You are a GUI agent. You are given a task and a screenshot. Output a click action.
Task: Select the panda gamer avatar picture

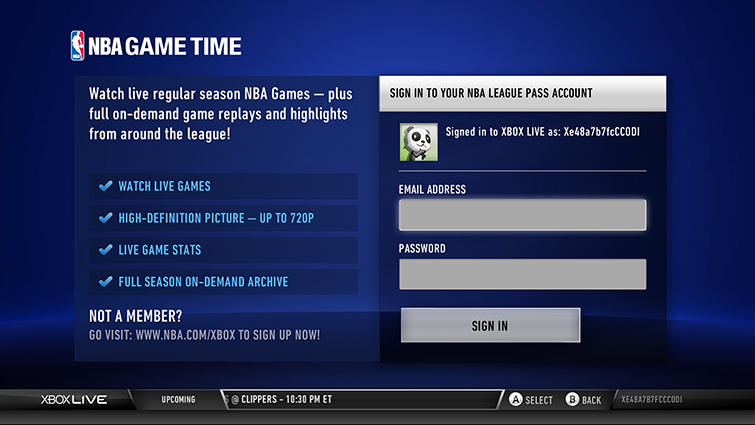[x=416, y=141]
